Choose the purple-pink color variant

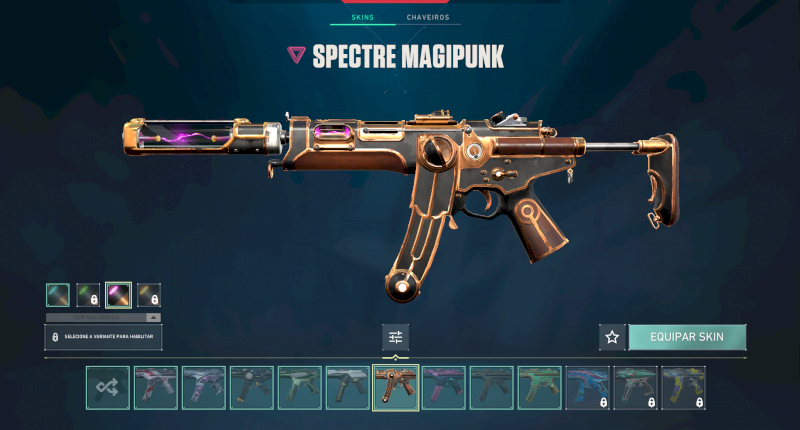pos(118,295)
